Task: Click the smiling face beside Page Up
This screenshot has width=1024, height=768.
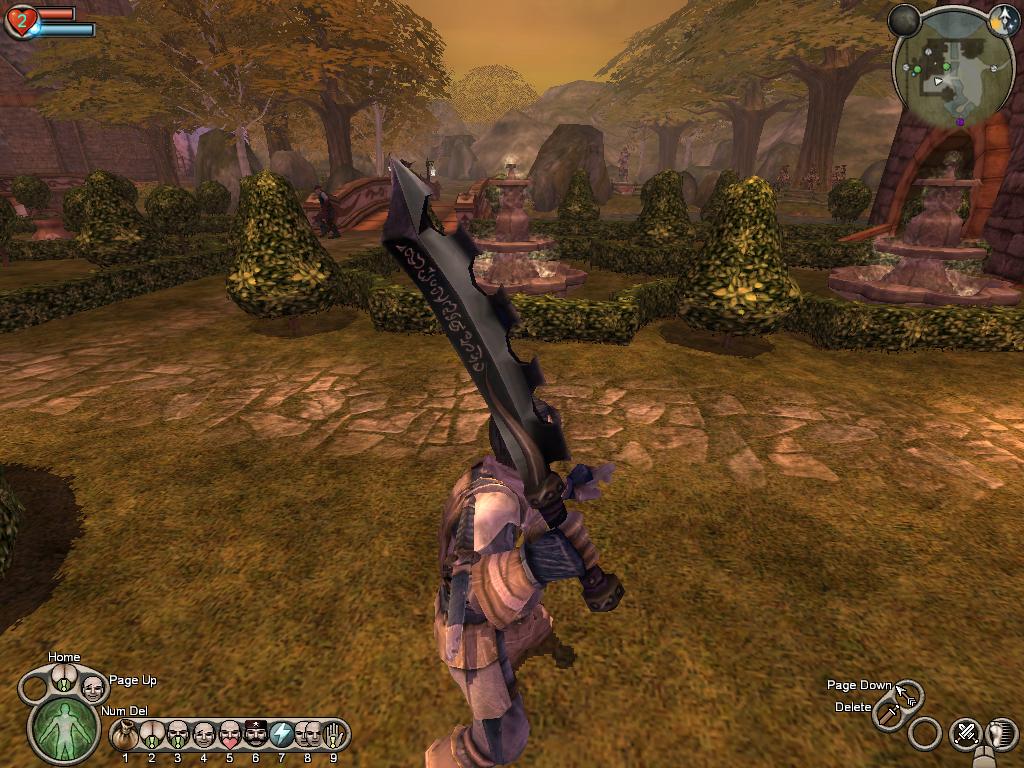Action: pos(92,687)
